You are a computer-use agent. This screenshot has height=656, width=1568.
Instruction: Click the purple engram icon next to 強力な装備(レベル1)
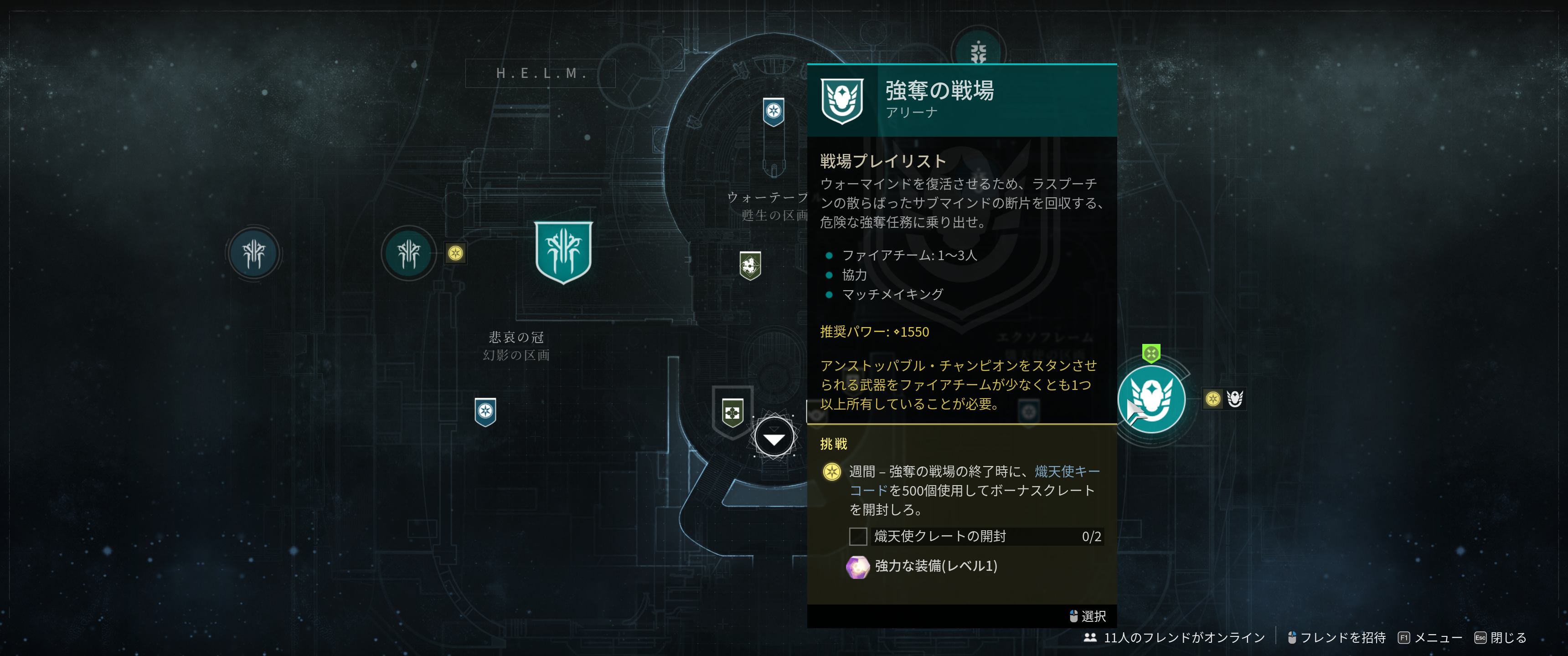pos(859,565)
